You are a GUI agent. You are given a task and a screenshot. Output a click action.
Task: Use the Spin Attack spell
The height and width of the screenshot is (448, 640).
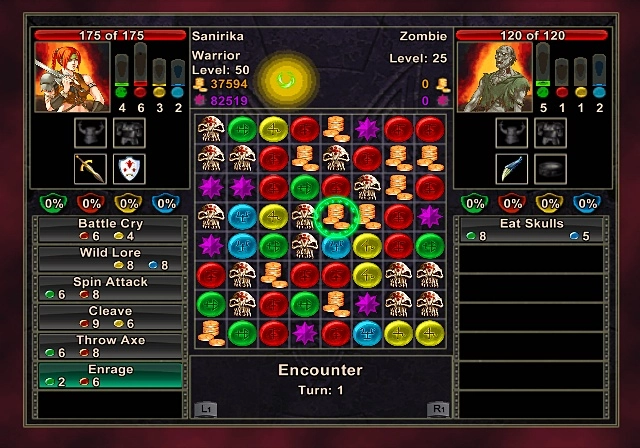pos(110,288)
